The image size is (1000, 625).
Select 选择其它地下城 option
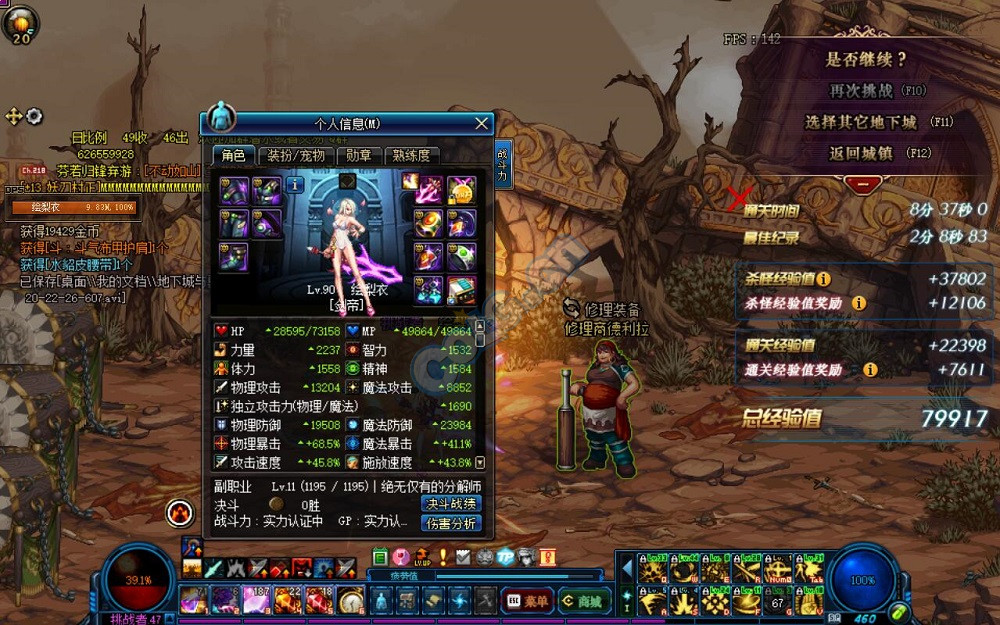tap(861, 122)
